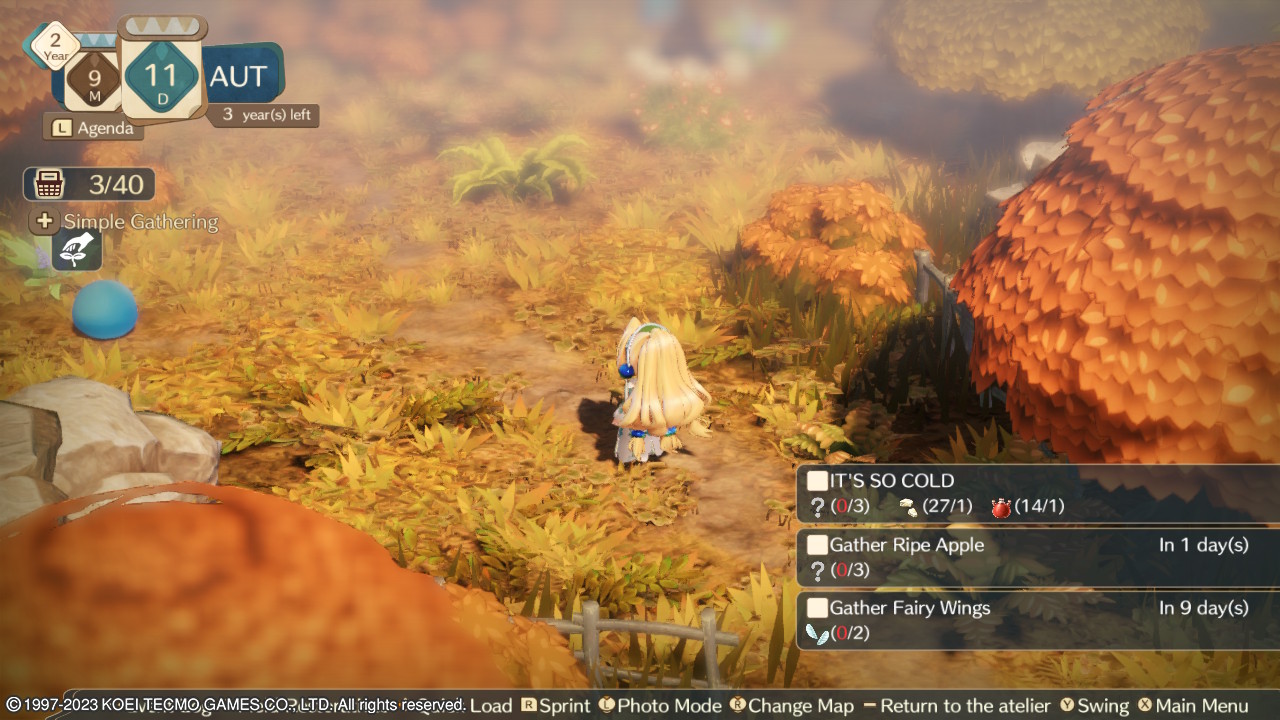Click the calendar day 11 tile
This screenshot has height=720, width=1280.
pyautogui.click(x=161, y=76)
